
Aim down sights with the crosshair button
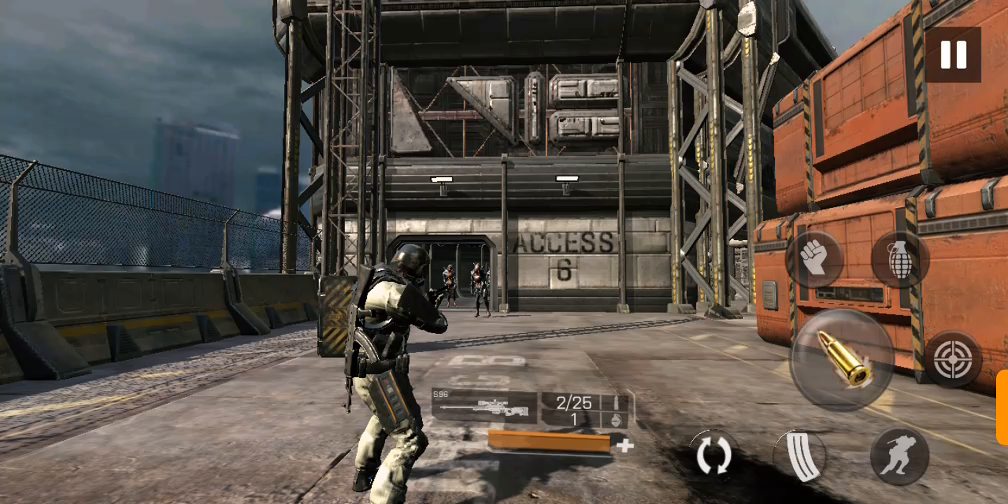click(x=951, y=359)
